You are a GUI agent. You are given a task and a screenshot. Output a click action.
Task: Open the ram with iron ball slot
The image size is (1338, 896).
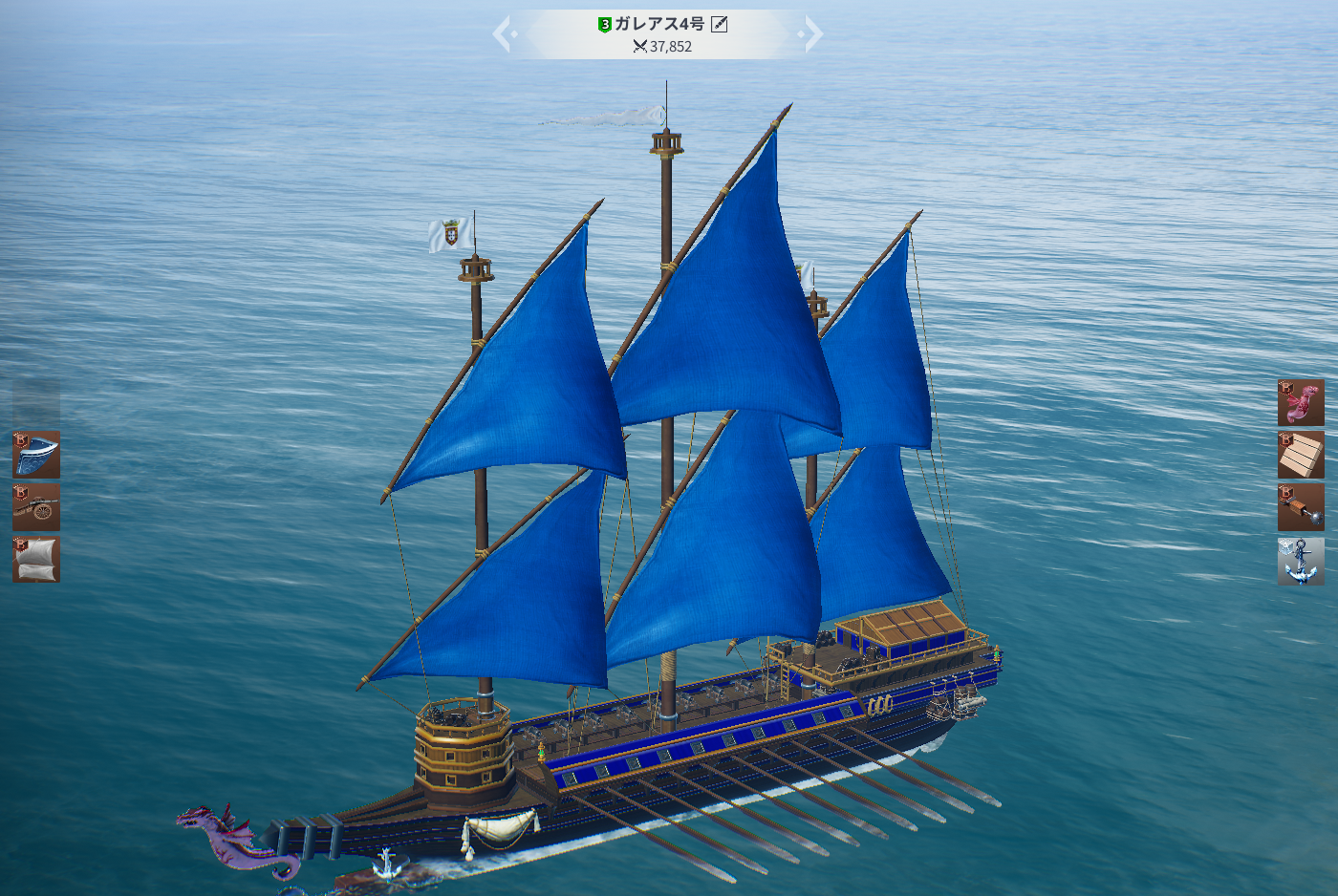[x=1301, y=506]
